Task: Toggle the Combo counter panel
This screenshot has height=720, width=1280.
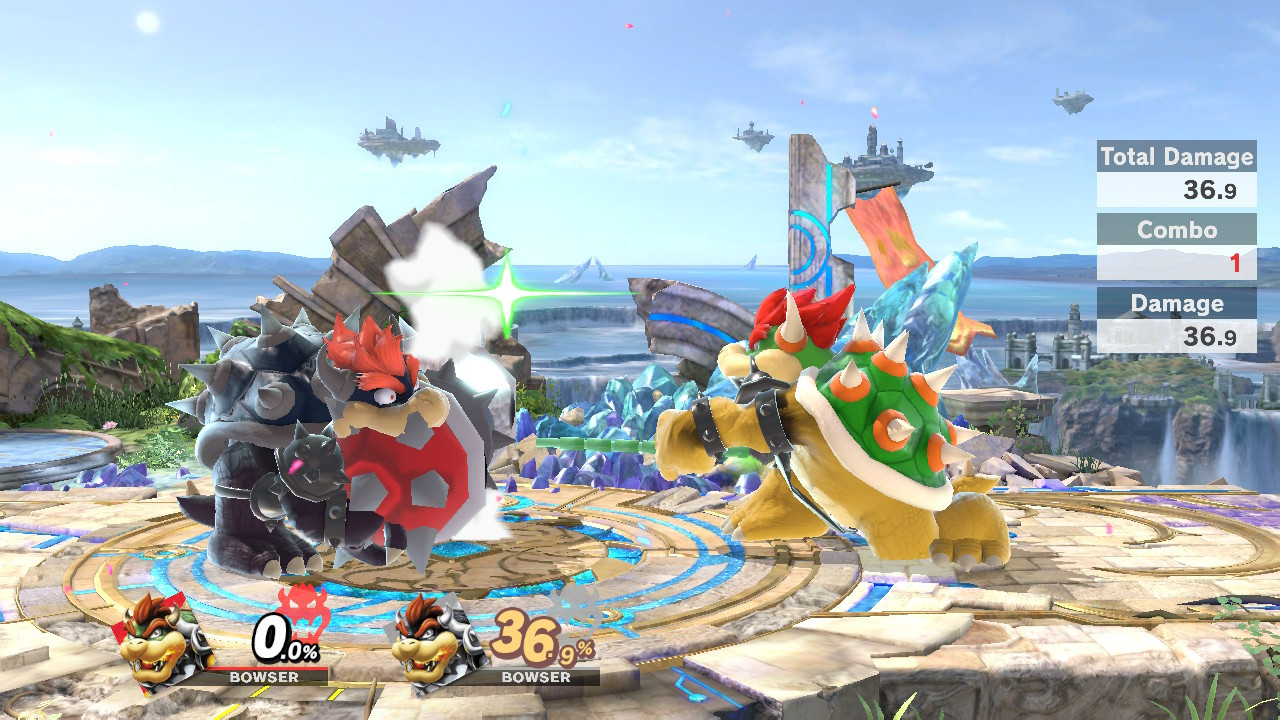Action: click(1177, 245)
